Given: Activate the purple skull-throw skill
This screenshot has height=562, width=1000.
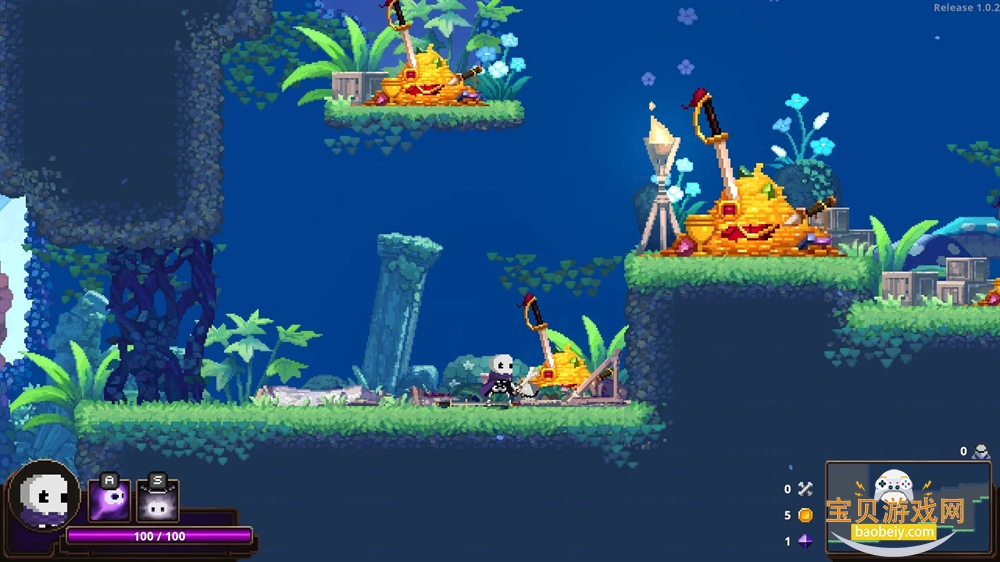Looking at the screenshot, I should click(109, 502).
